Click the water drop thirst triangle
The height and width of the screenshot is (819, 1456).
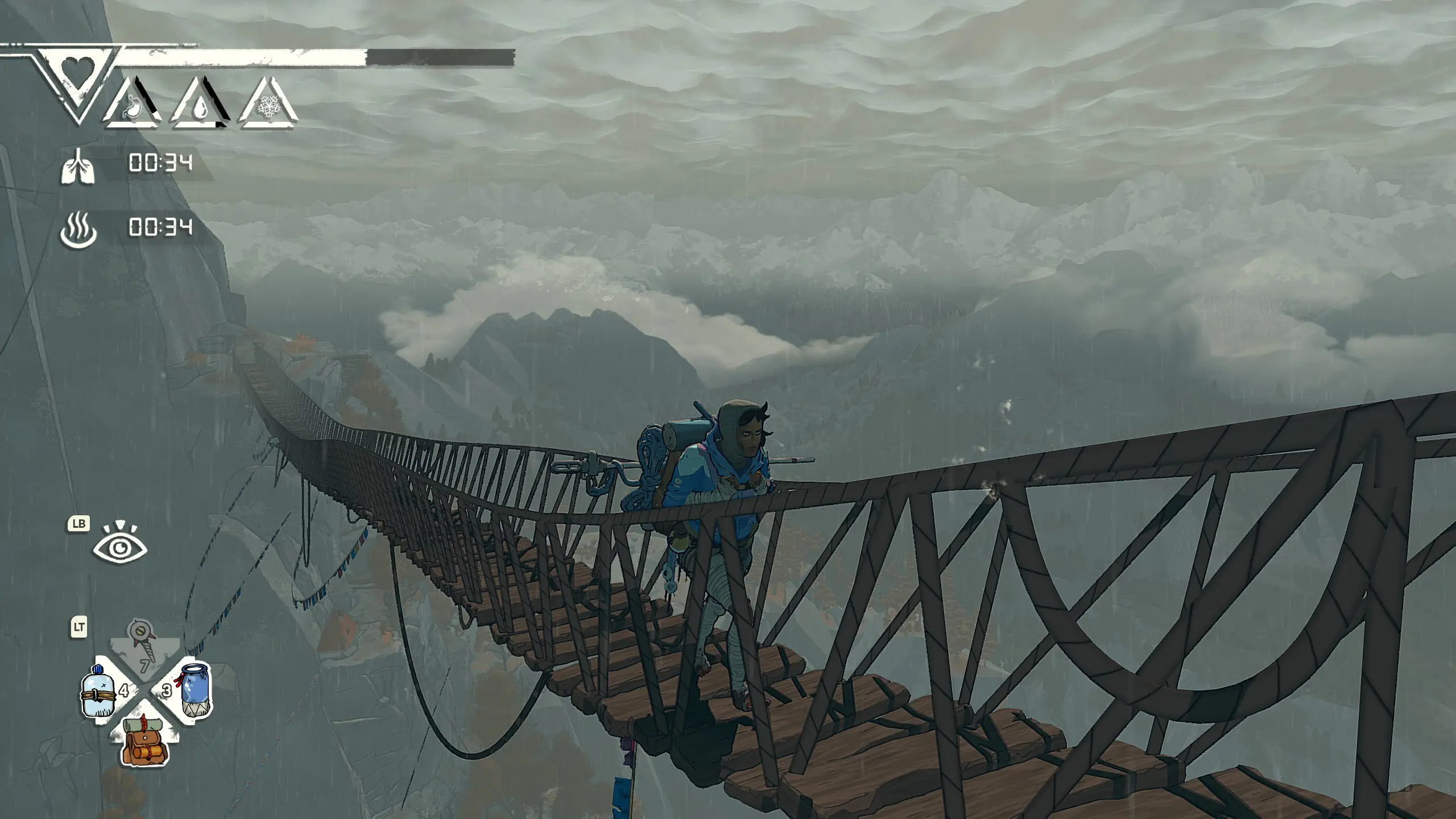pyautogui.click(x=201, y=105)
